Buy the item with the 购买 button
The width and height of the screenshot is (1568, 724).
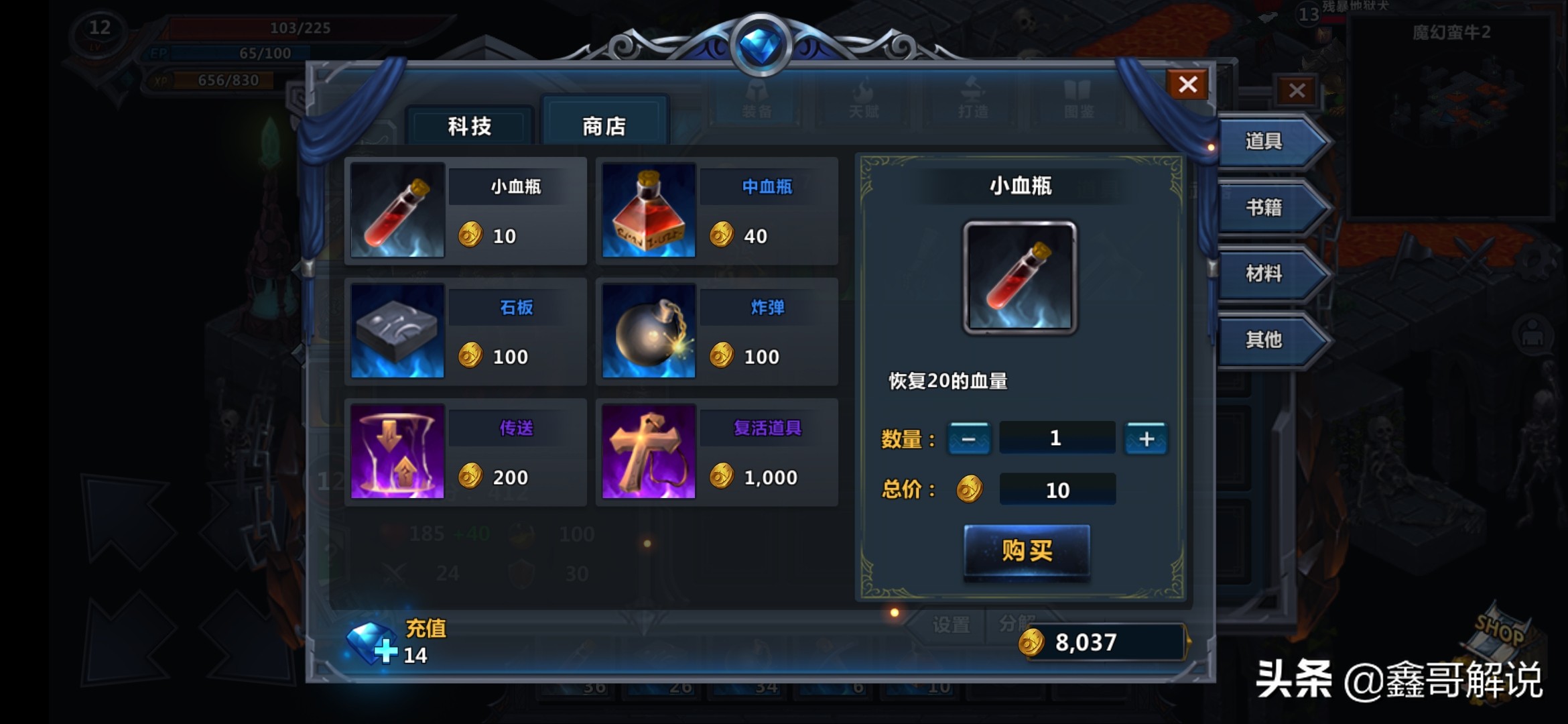1027,550
